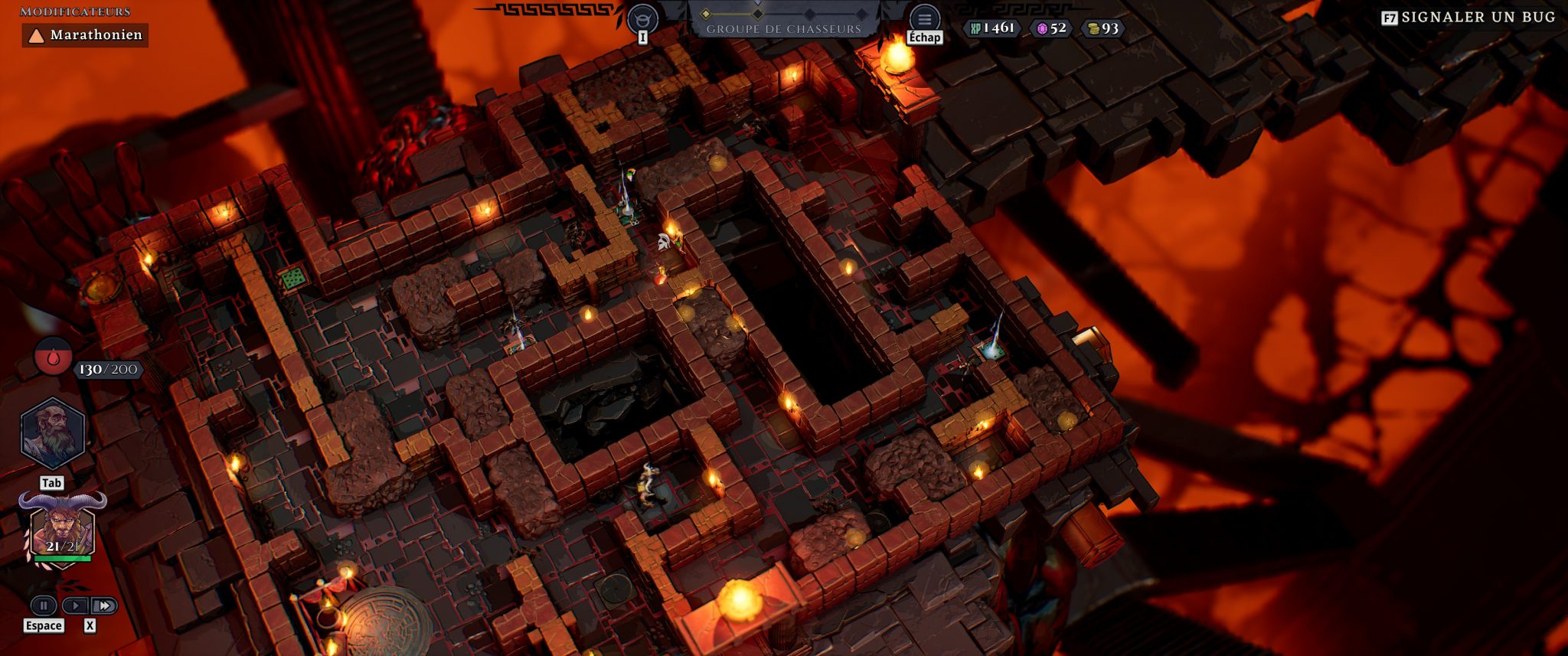Viewport: 1568px width, 656px height.
Task: Click the red blood drop resource icon
Action: (53, 357)
